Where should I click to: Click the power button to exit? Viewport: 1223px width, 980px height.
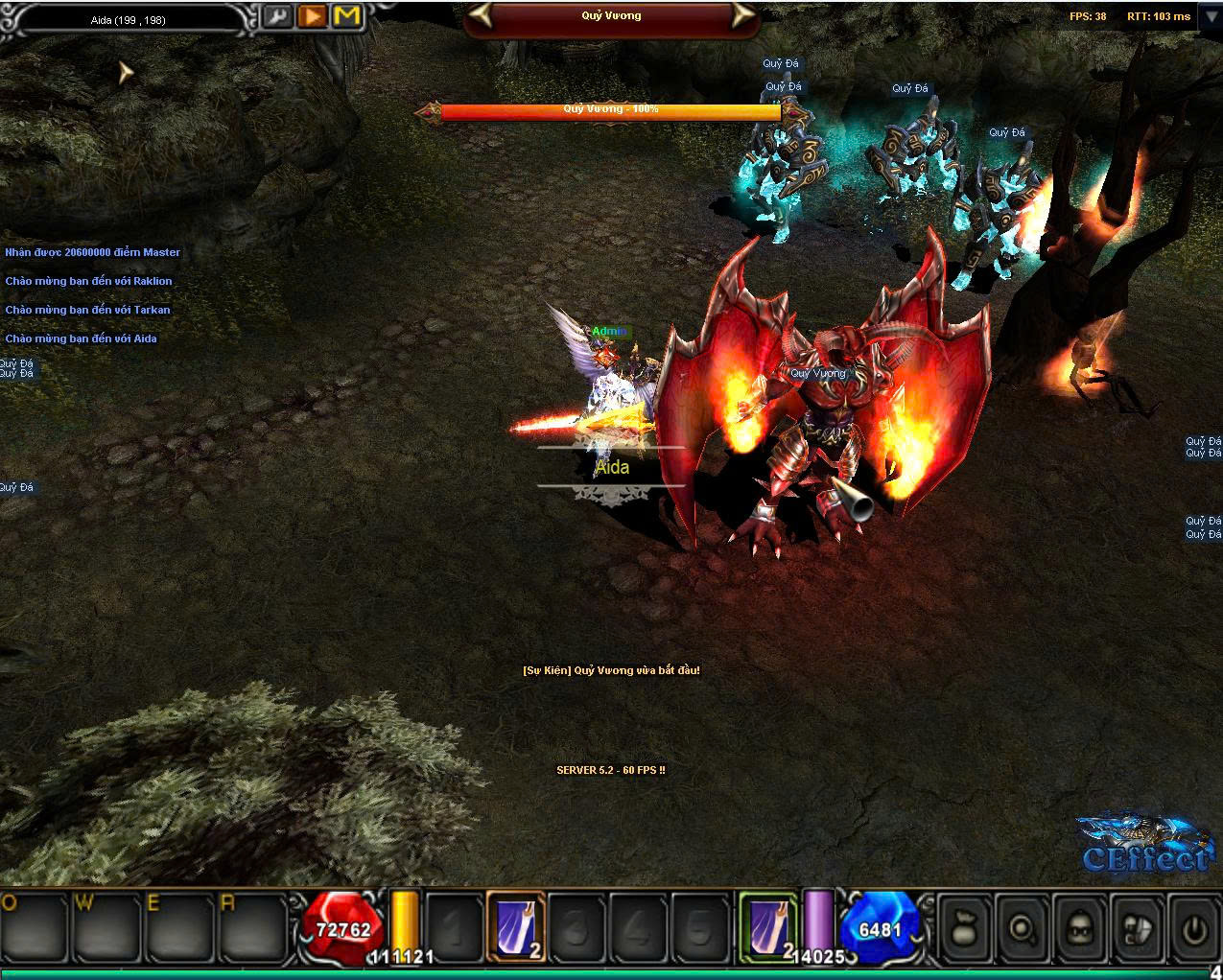(x=1193, y=928)
